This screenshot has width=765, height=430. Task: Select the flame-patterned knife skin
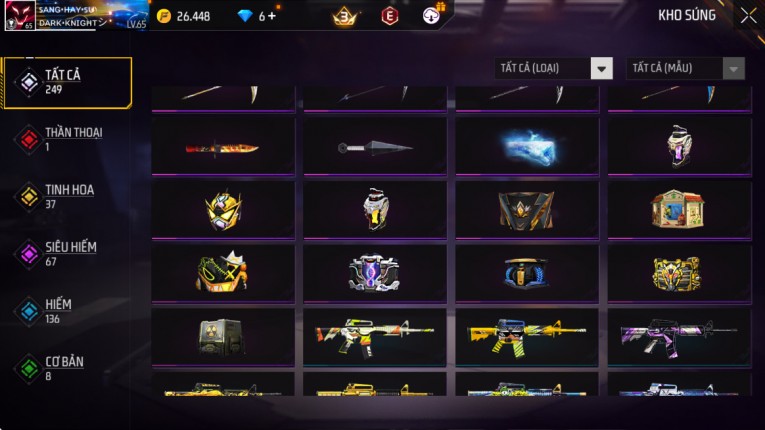[223, 148]
